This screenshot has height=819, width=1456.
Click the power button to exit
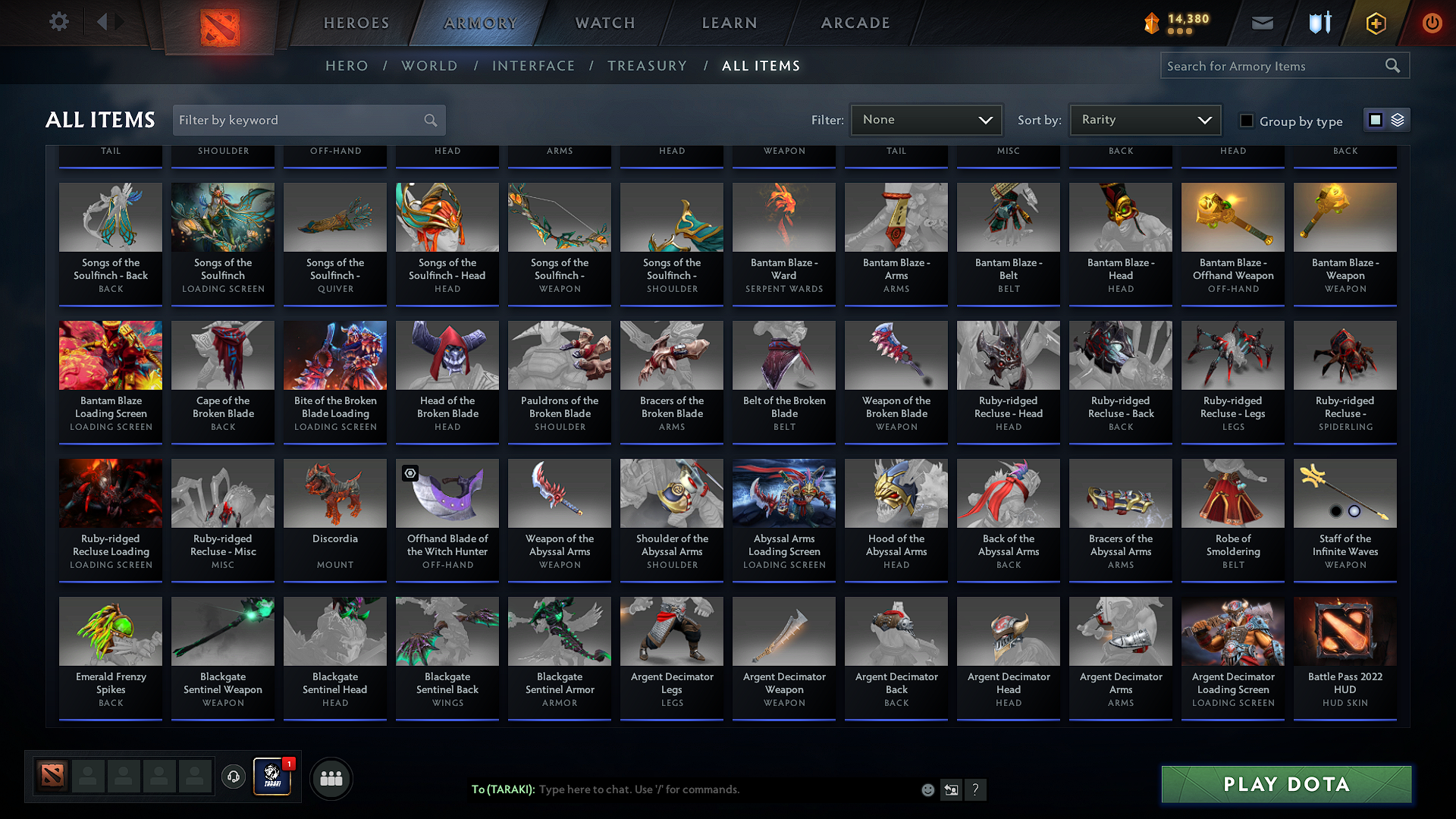[x=1432, y=23]
